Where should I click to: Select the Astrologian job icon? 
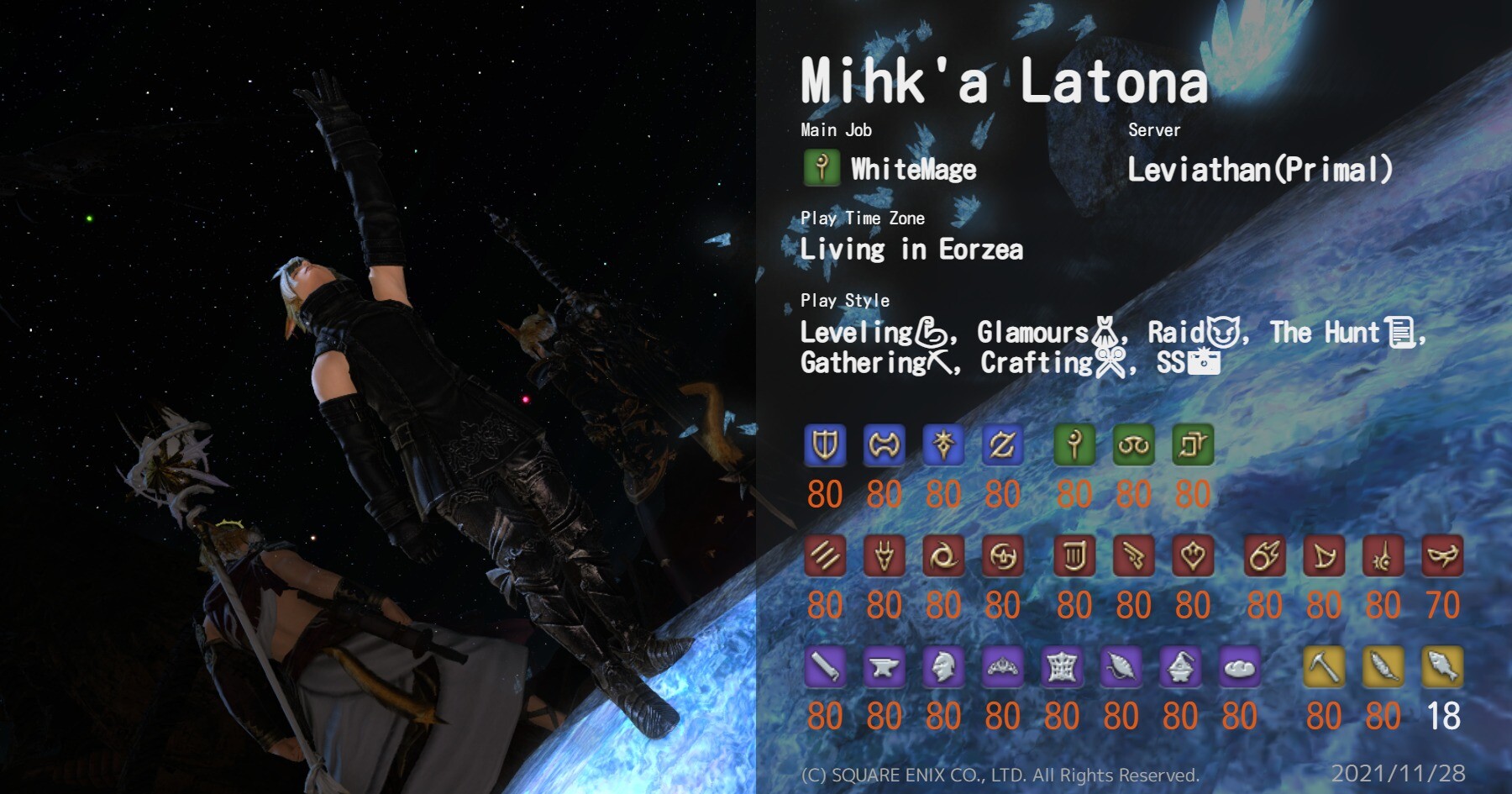pos(1193,444)
